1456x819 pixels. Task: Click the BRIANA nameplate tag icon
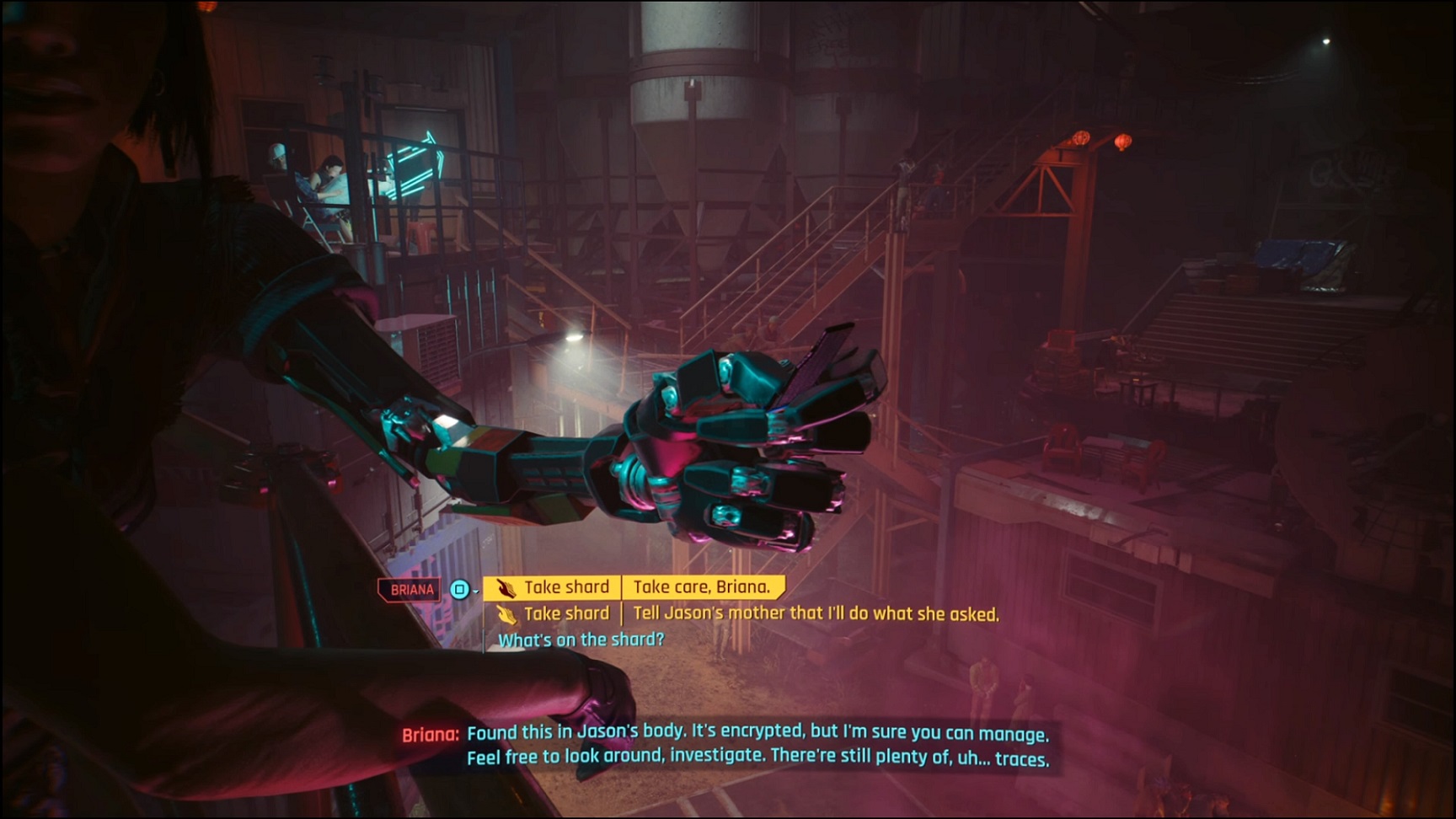pos(412,589)
